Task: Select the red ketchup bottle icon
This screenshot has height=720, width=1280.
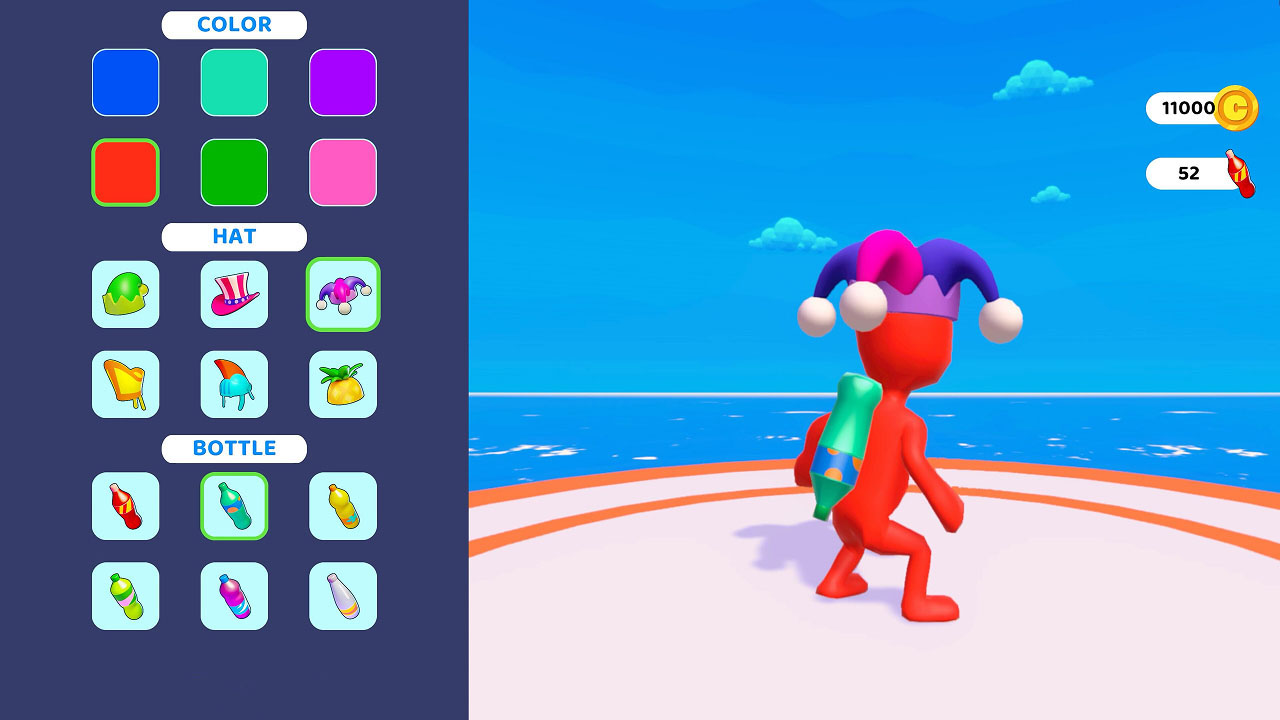Action: point(125,507)
